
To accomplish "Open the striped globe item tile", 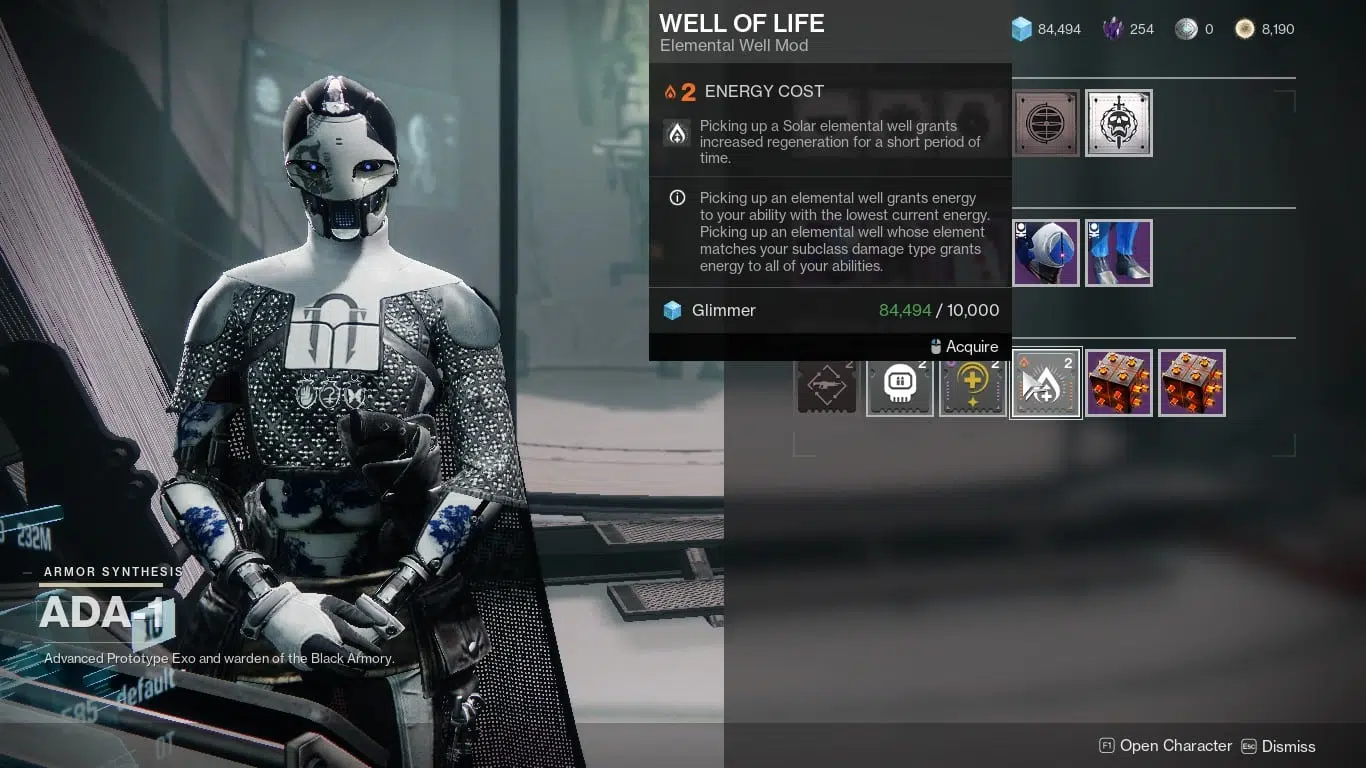I will click(x=1046, y=123).
